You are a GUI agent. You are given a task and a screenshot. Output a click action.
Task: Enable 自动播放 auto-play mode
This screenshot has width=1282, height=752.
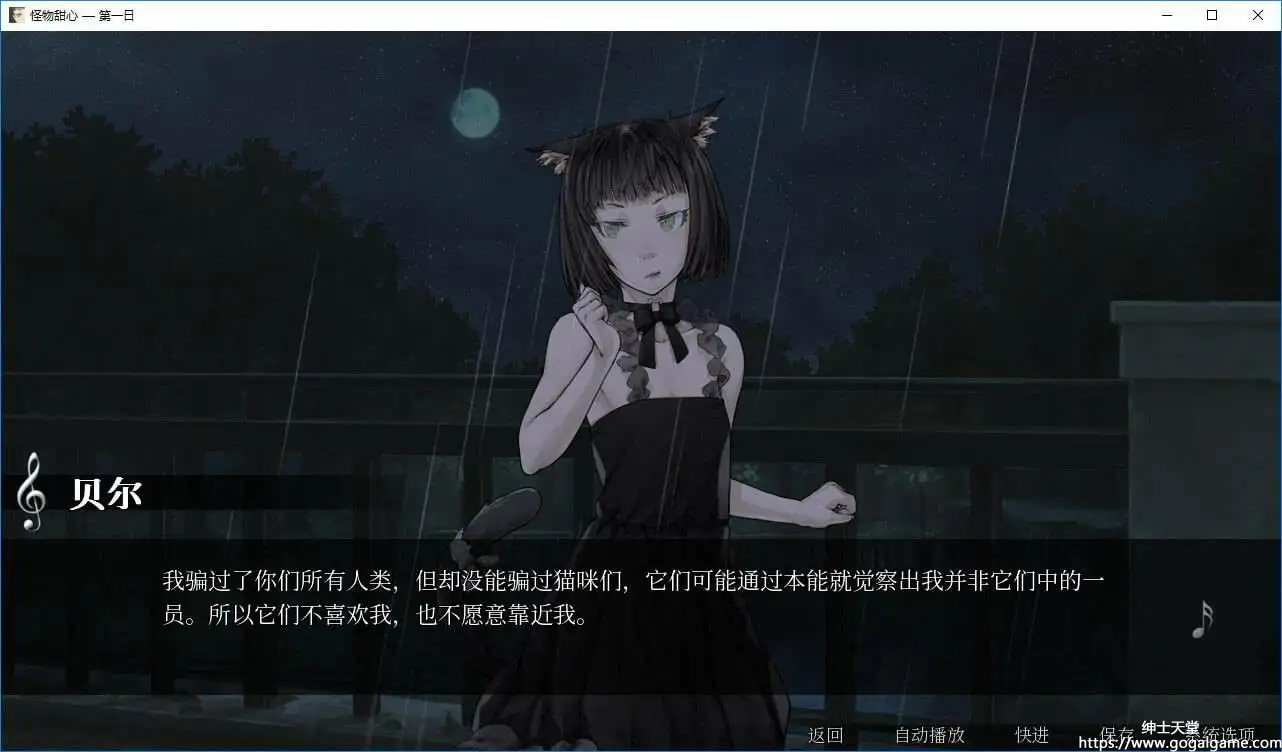(x=930, y=735)
